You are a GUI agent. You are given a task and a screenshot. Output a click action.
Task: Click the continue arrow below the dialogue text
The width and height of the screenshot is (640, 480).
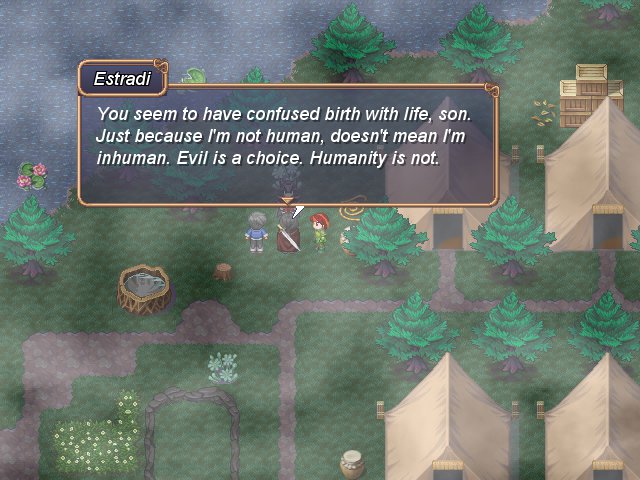(x=287, y=201)
